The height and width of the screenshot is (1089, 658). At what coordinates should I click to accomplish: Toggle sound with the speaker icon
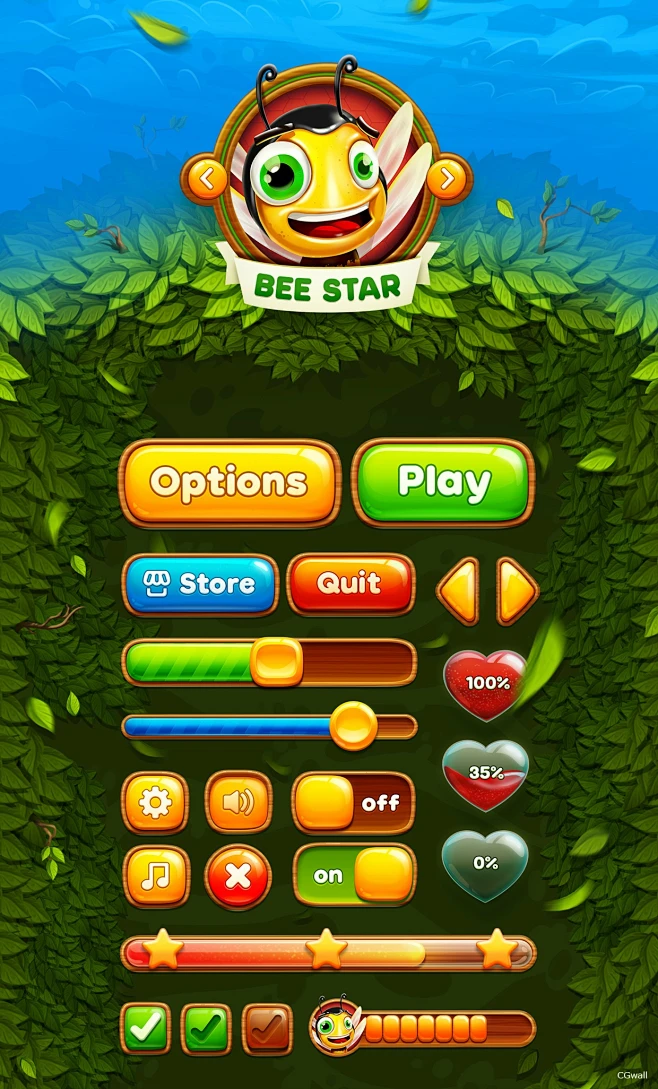238,802
